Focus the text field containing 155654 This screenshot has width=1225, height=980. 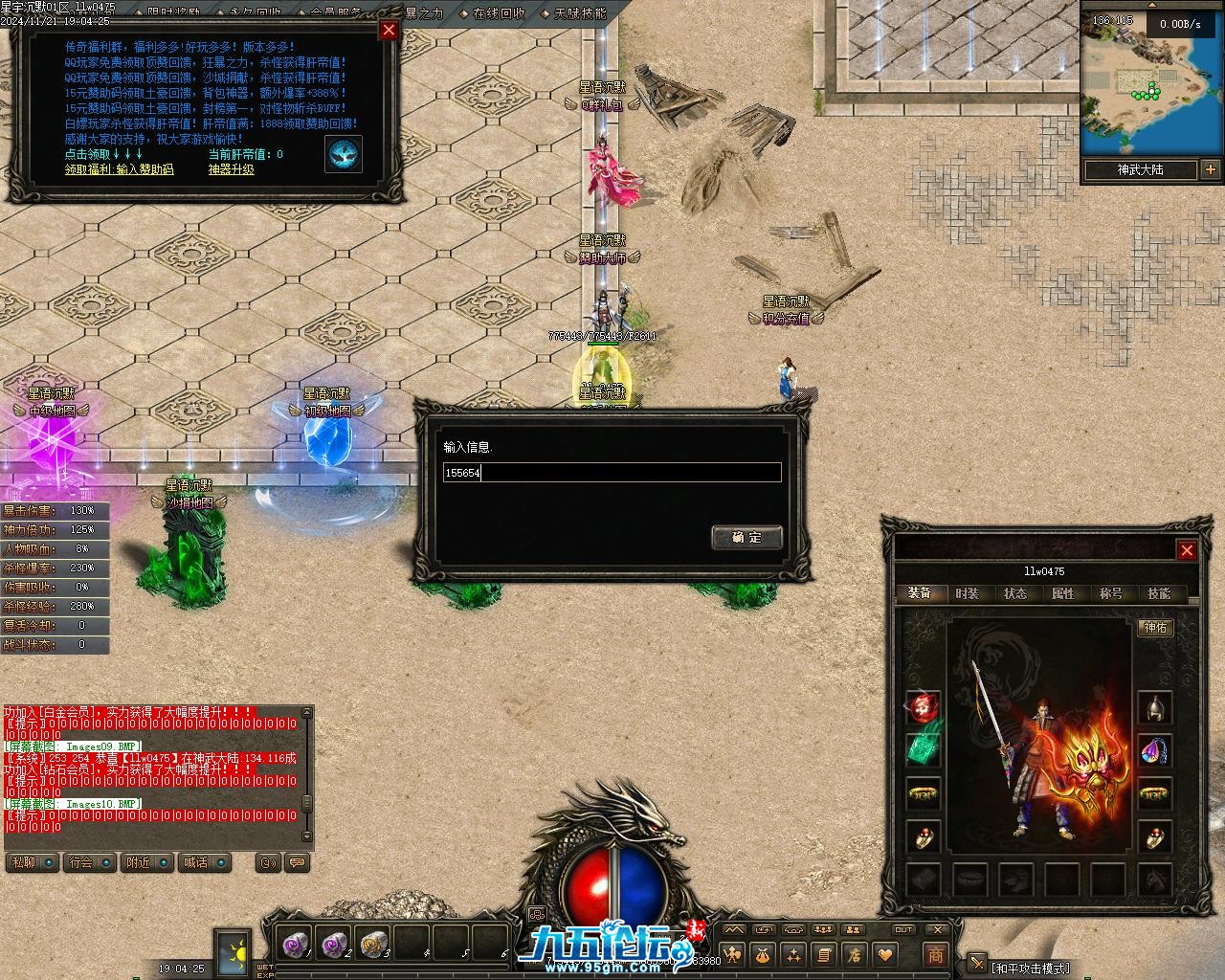coord(612,473)
